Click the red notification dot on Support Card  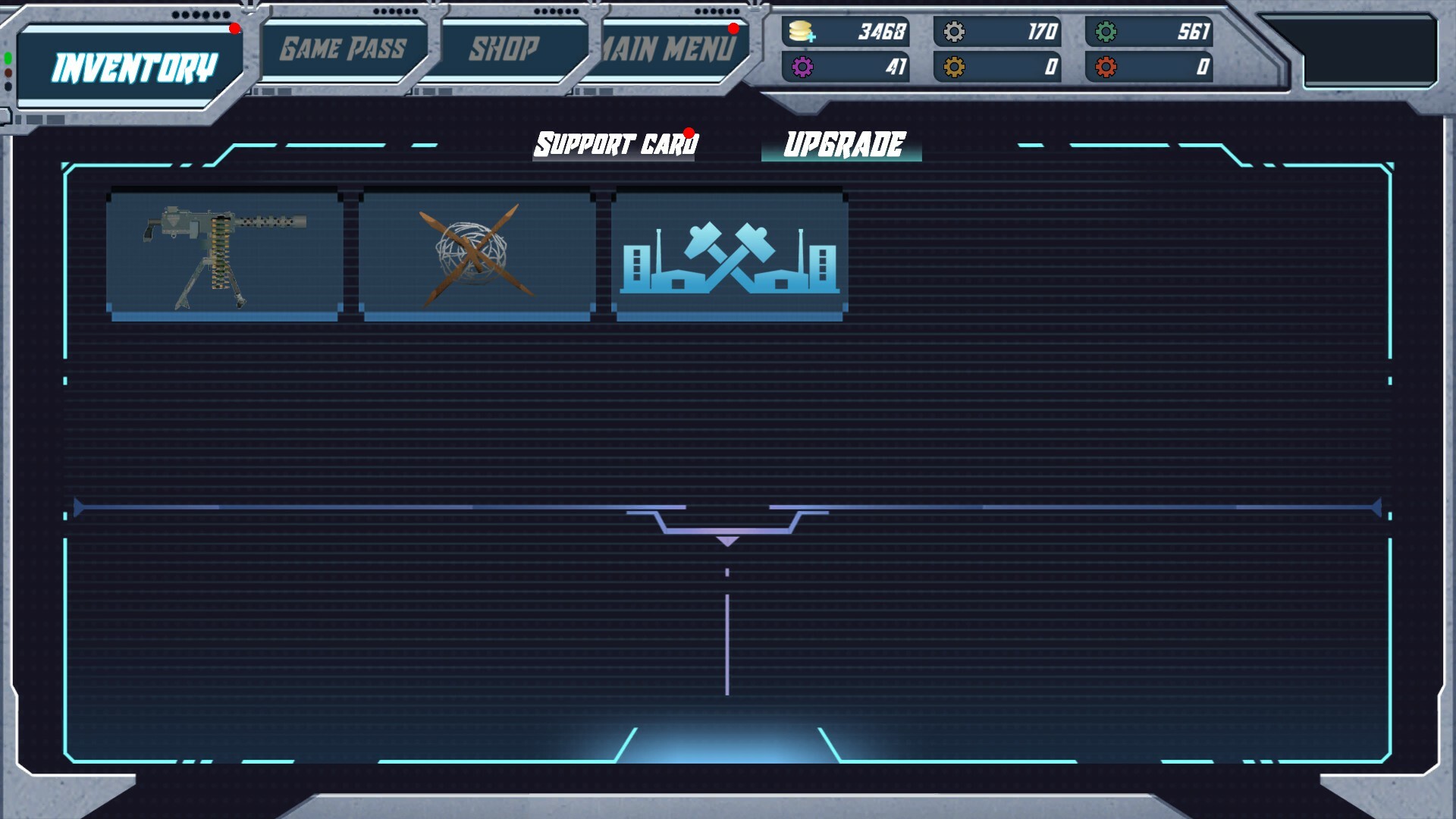click(x=688, y=133)
